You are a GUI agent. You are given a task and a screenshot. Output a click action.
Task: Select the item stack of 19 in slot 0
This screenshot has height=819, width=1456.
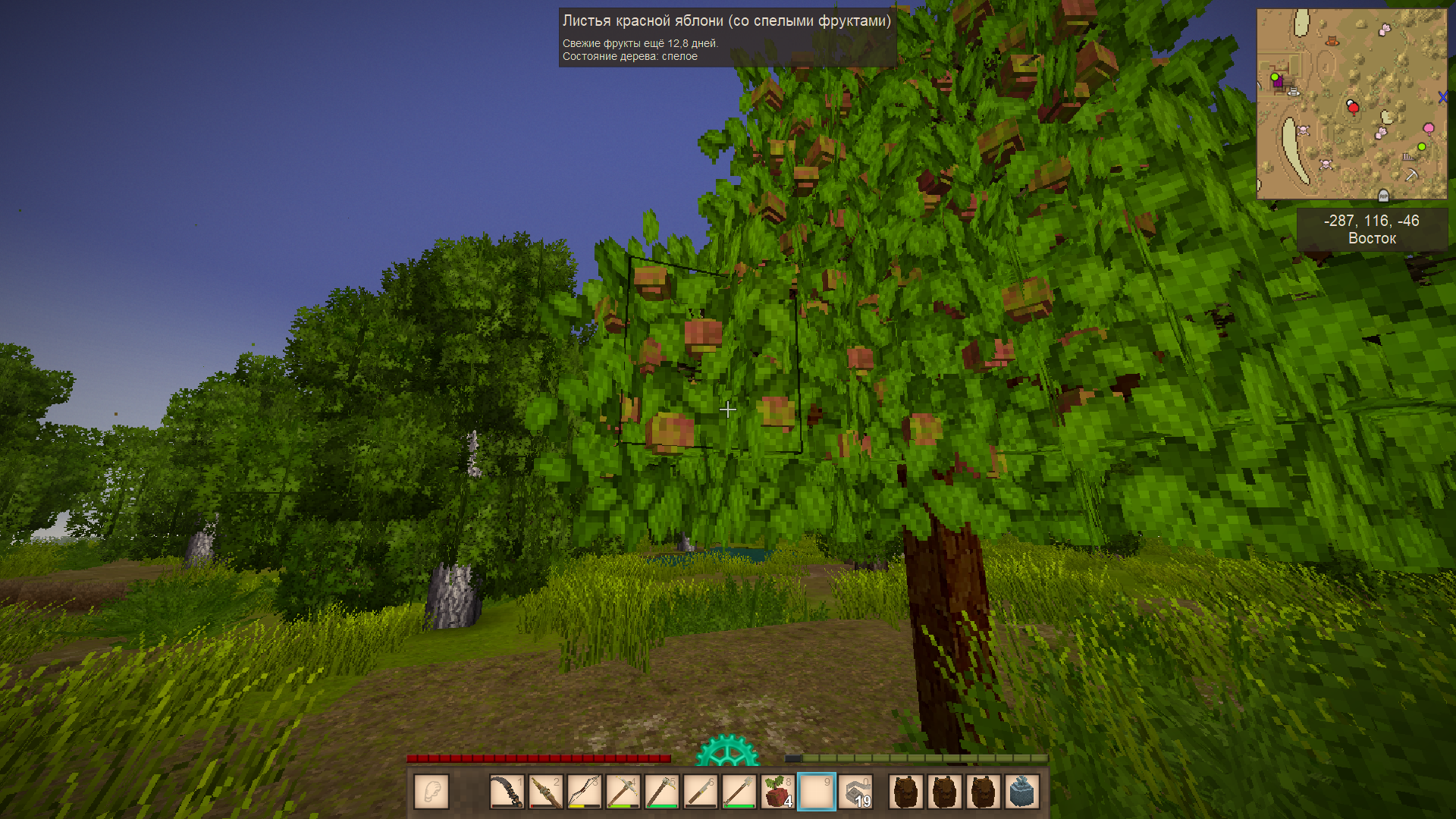point(855,792)
